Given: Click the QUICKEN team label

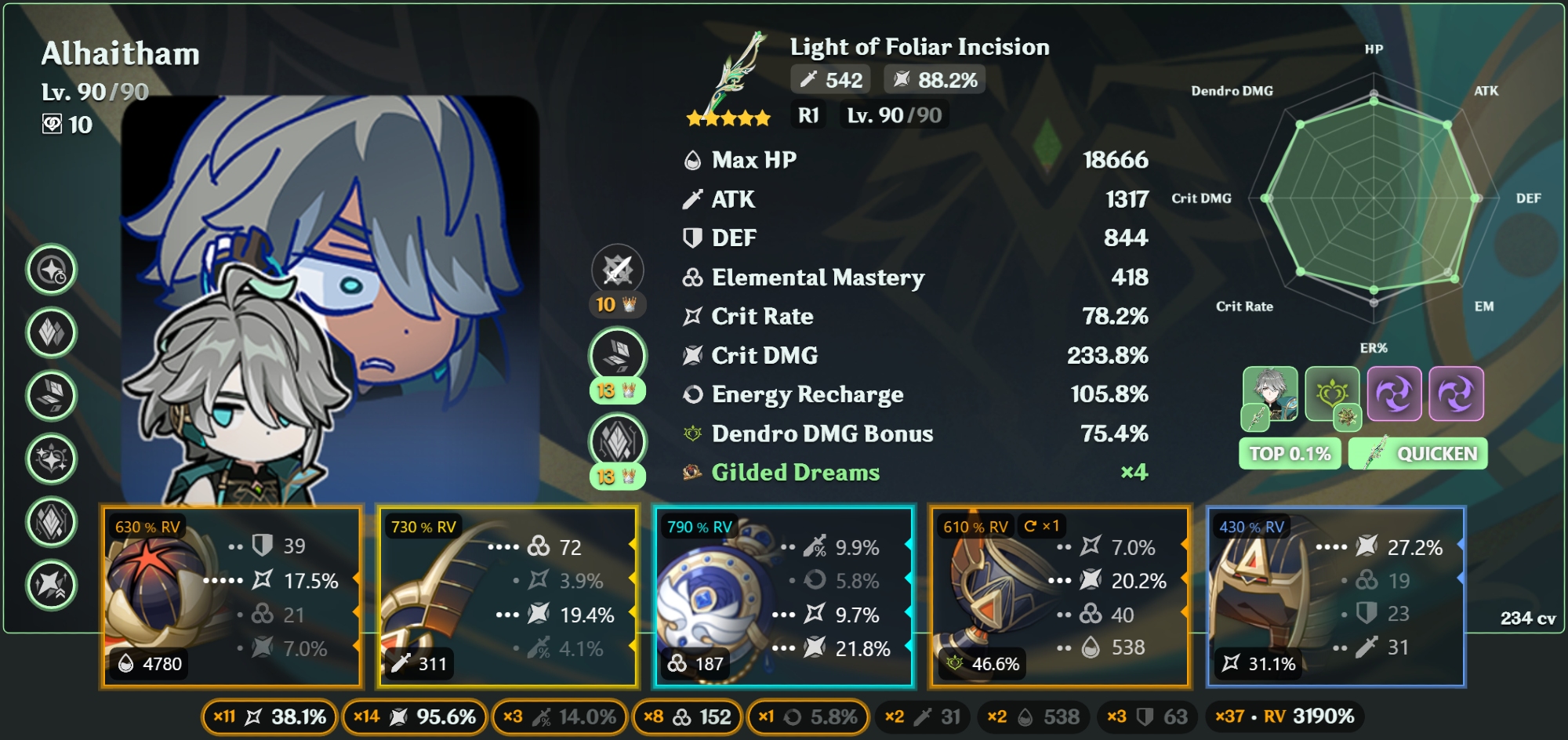Looking at the screenshot, I should click(1418, 454).
